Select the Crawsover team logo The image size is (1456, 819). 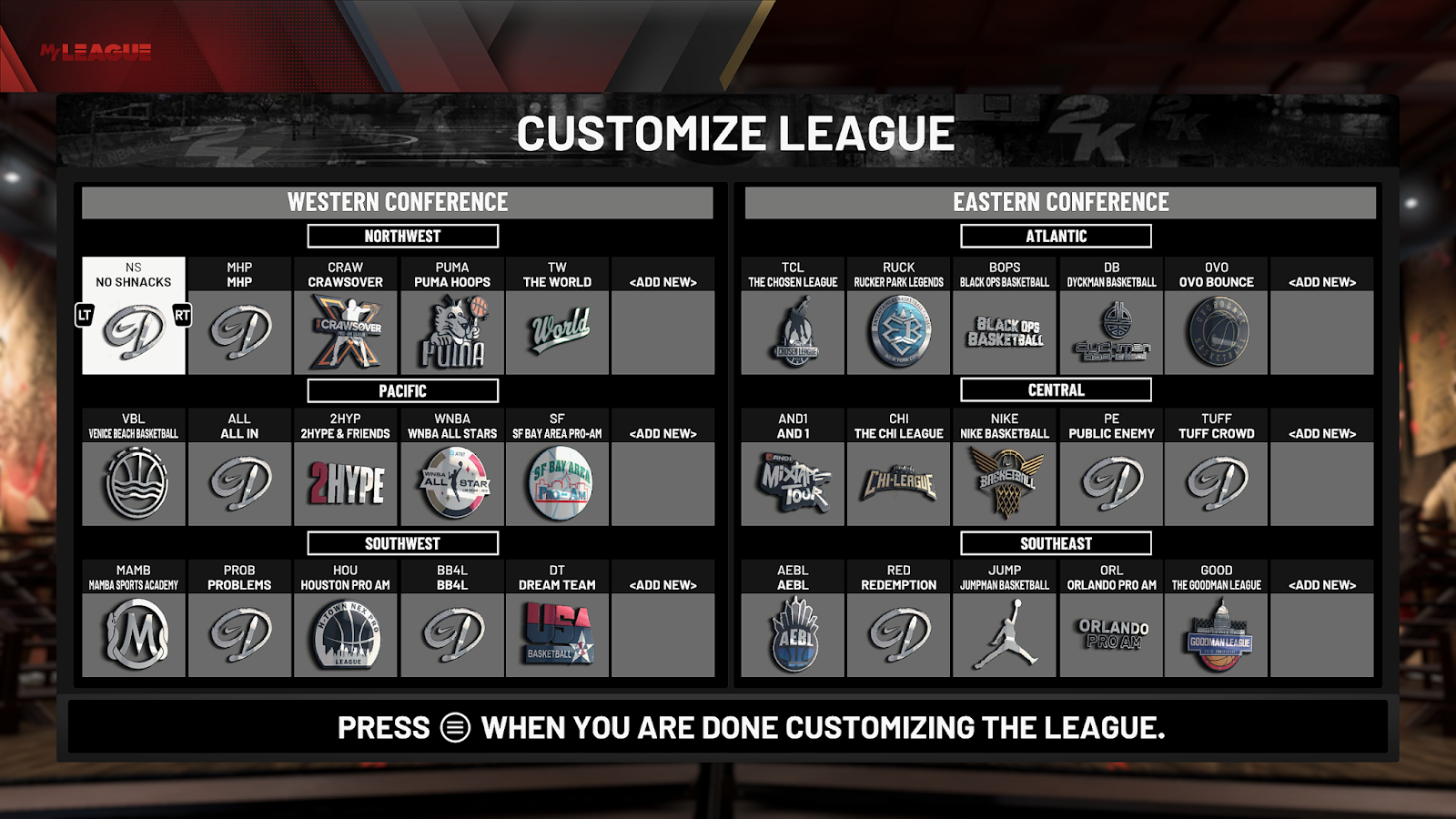(x=346, y=330)
